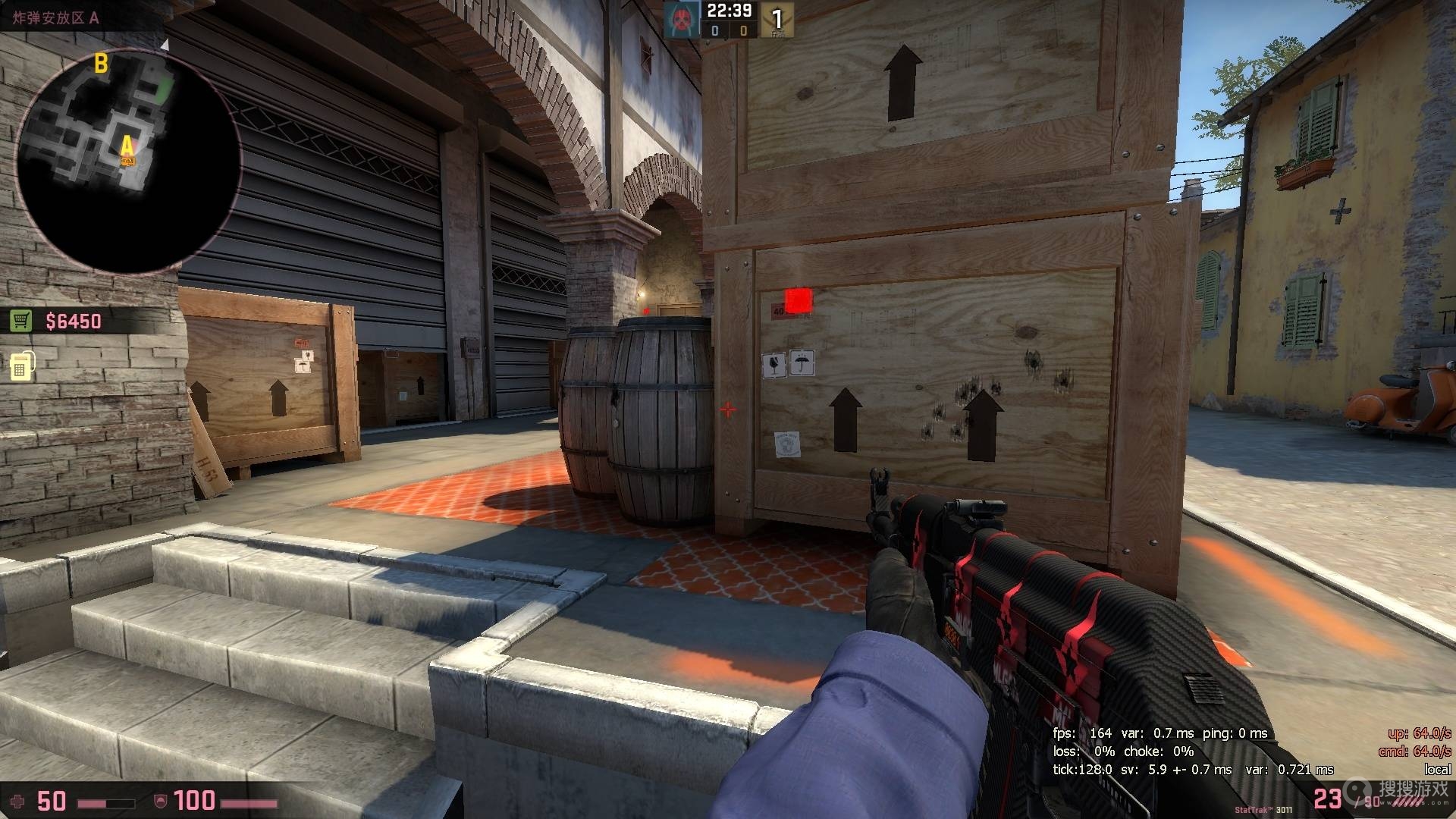The width and height of the screenshot is (1456, 819).
Task: Select the A bombsite marker on radar
Action: [x=127, y=145]
